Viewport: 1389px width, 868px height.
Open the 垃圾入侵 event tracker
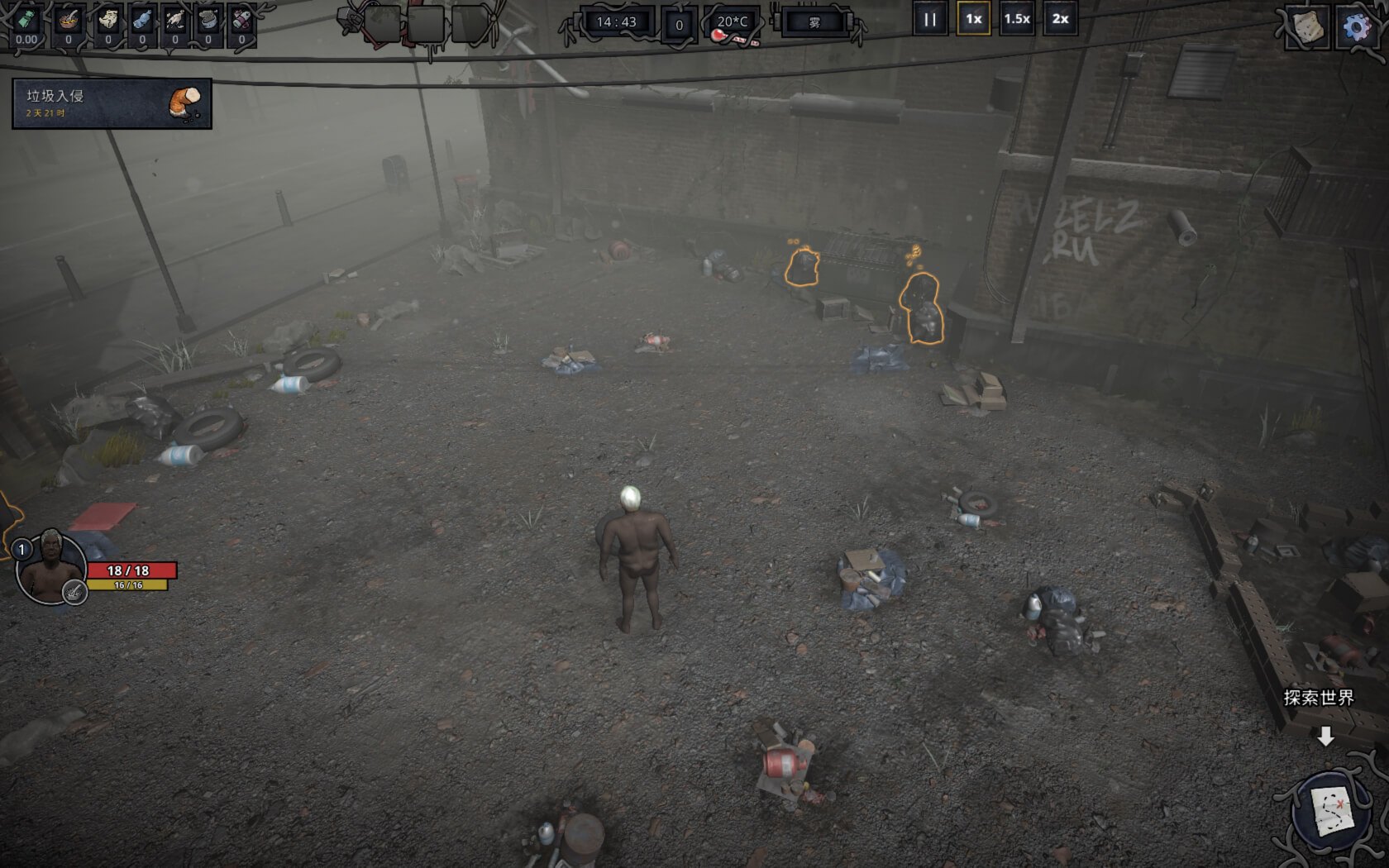pos(112,103)
